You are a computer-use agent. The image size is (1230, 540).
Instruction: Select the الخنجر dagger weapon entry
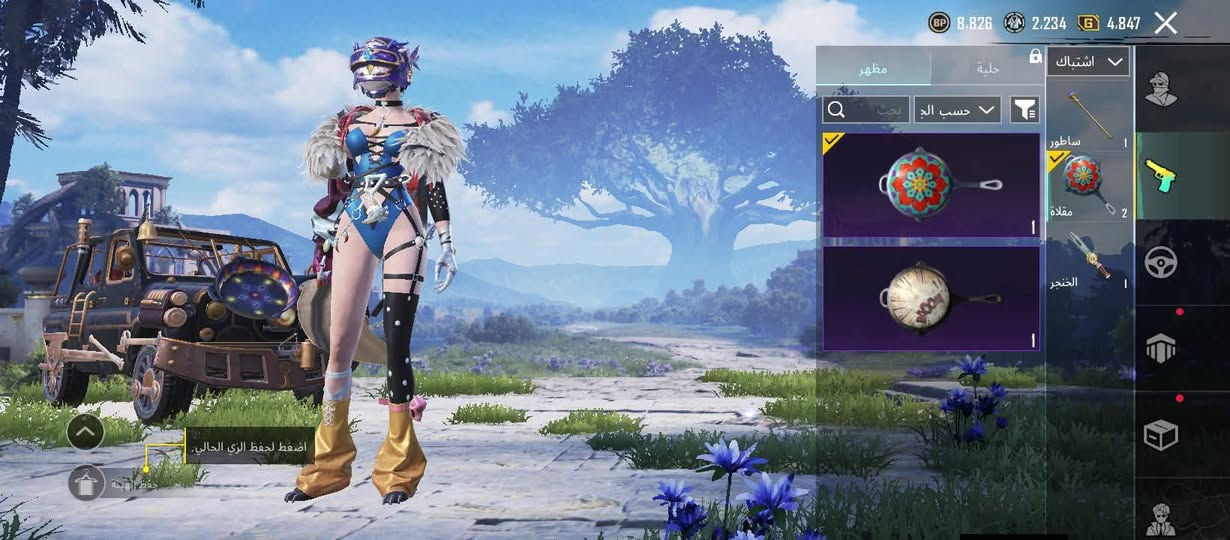[1089, 260]
